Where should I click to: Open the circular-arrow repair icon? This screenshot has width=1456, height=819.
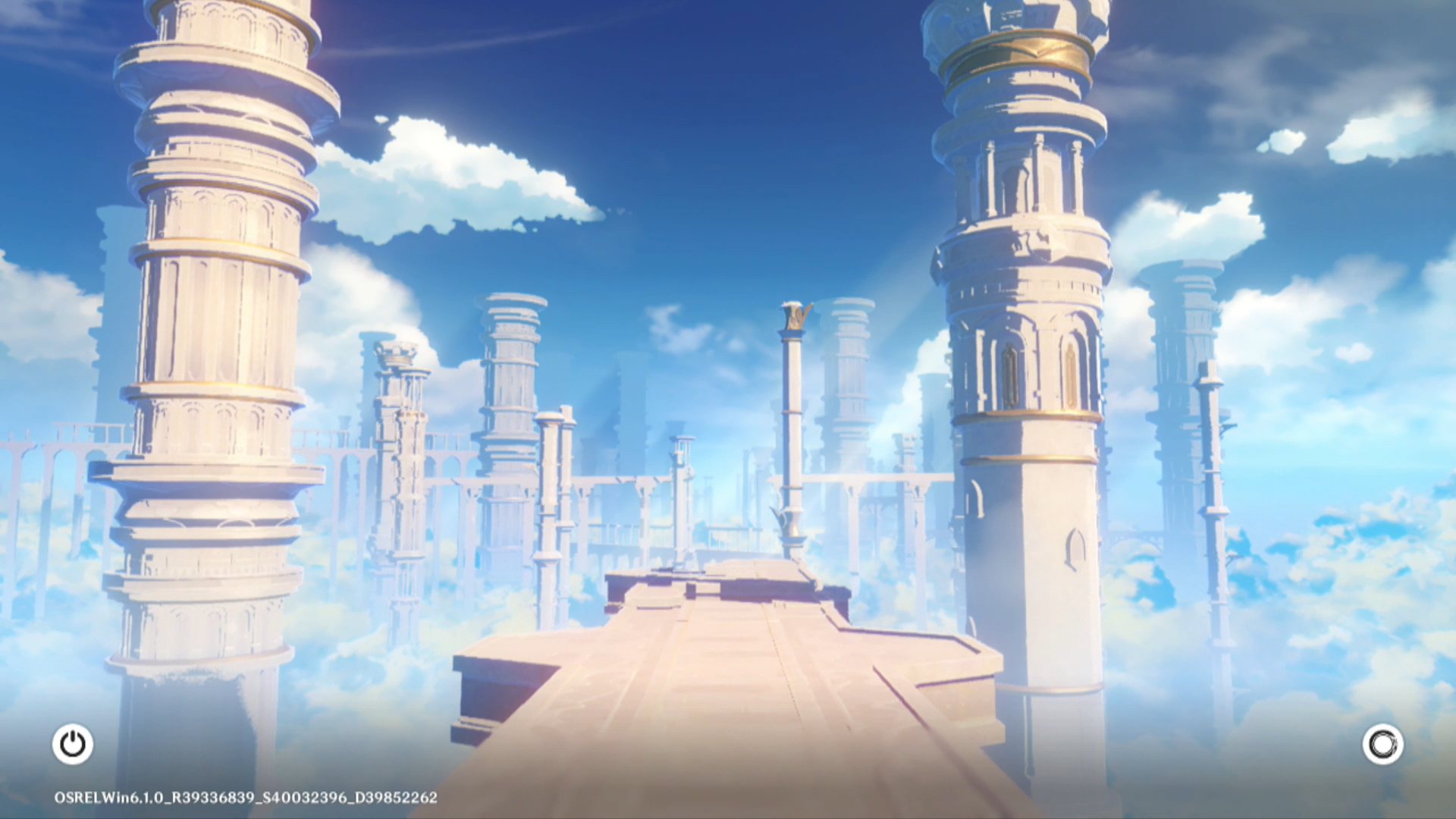(x=1382, y=744)
